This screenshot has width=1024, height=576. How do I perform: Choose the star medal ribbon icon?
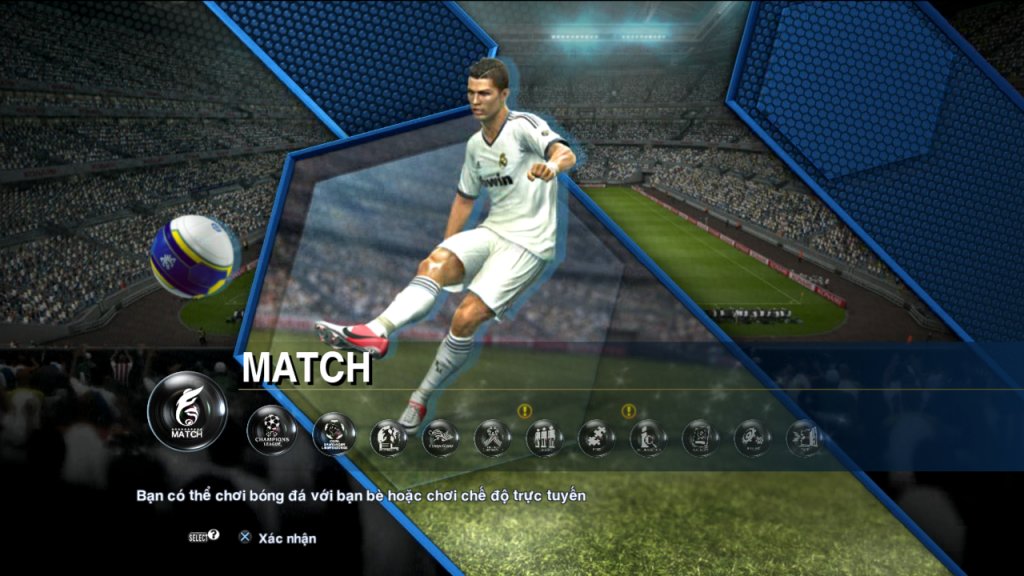(x=492, y=438)
